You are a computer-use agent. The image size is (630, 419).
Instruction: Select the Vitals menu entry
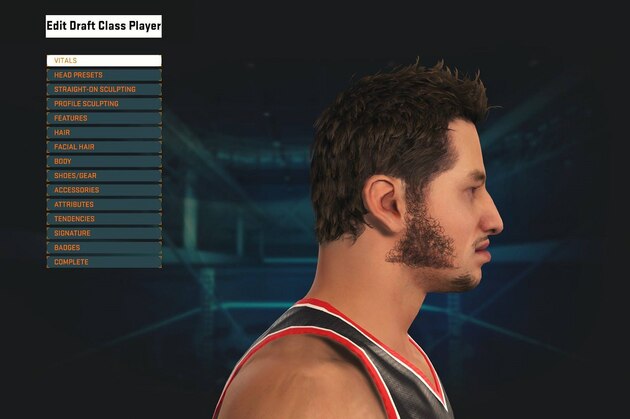(x=103, y=60)
